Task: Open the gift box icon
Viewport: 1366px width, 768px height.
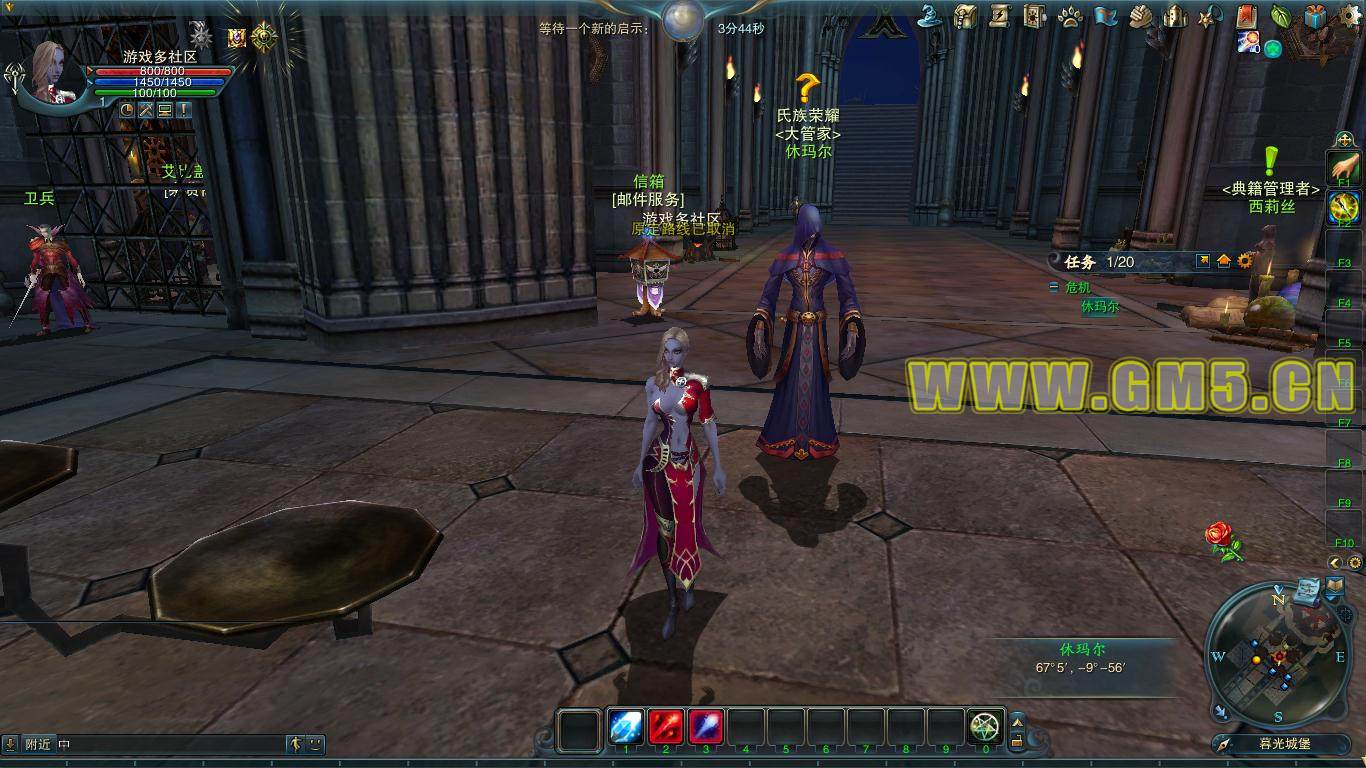Action: tap(1315, 16)
